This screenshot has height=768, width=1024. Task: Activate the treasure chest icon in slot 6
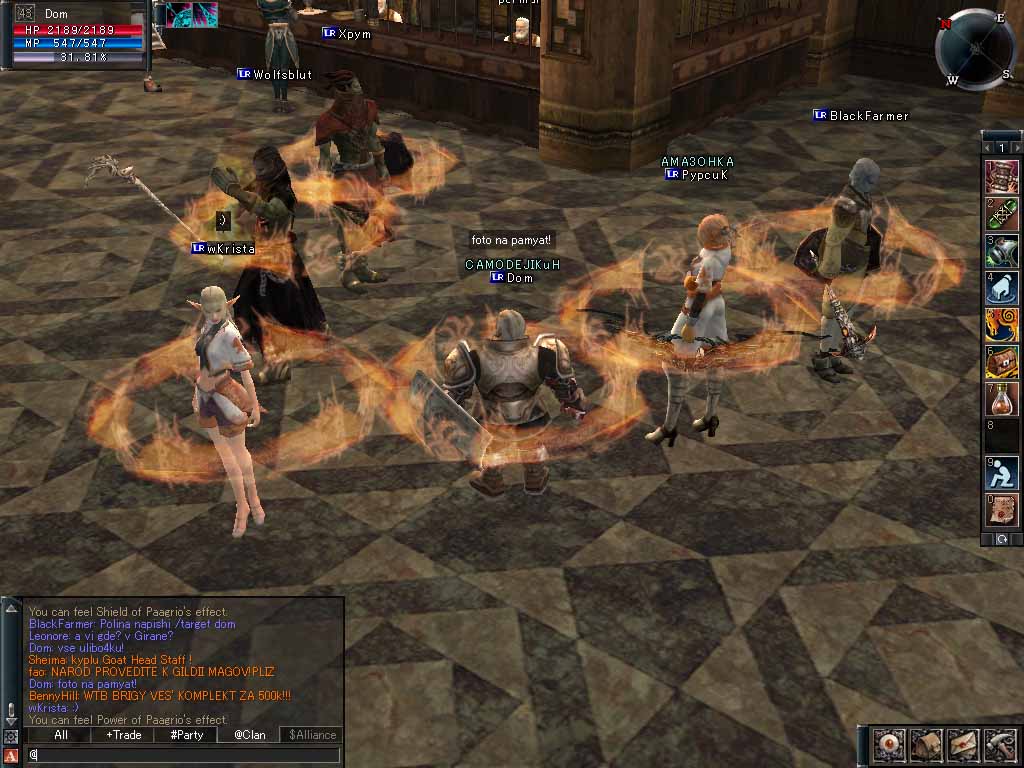[x=1002, y=362]
